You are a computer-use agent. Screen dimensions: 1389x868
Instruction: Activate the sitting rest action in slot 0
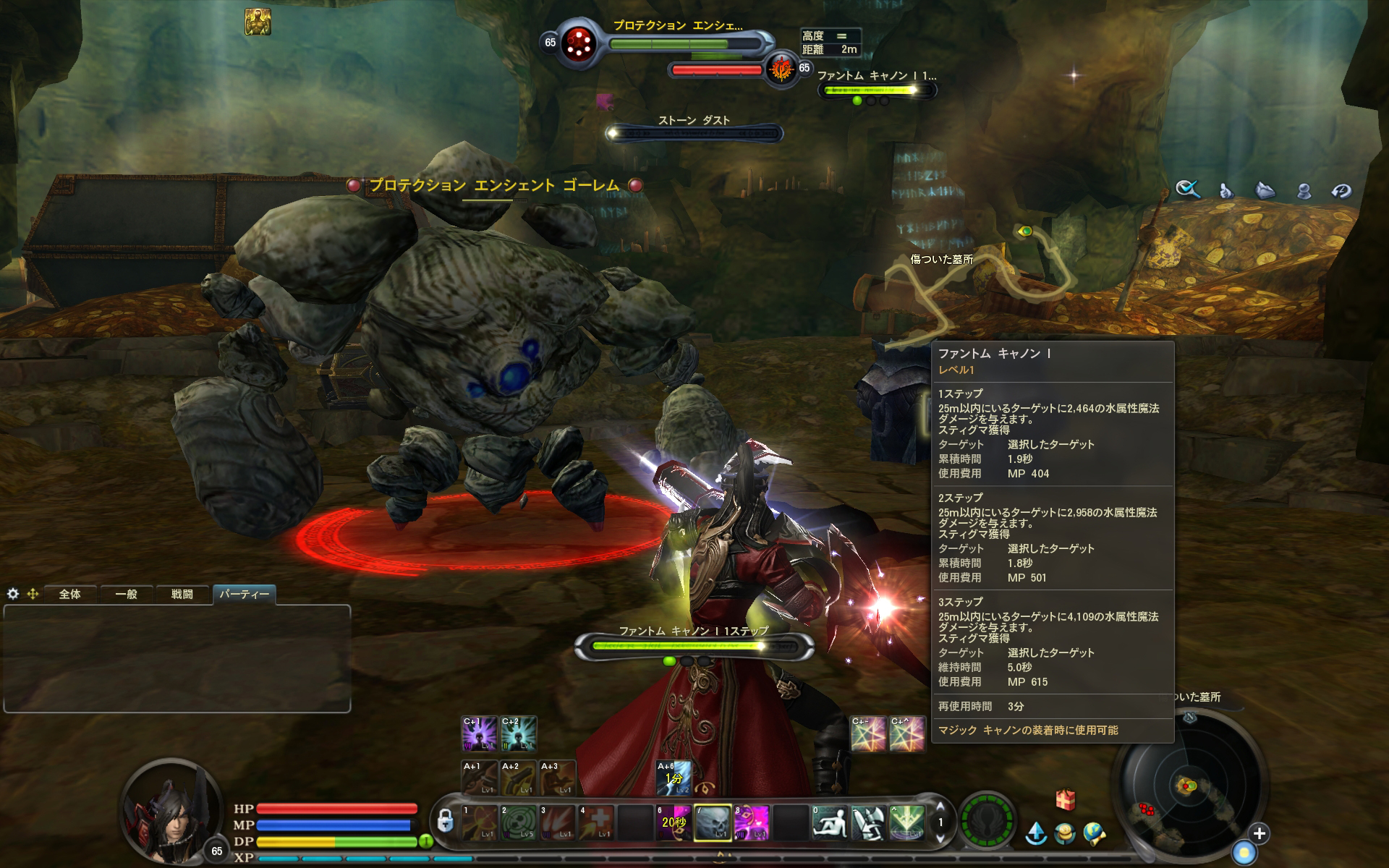click(829, 823)
